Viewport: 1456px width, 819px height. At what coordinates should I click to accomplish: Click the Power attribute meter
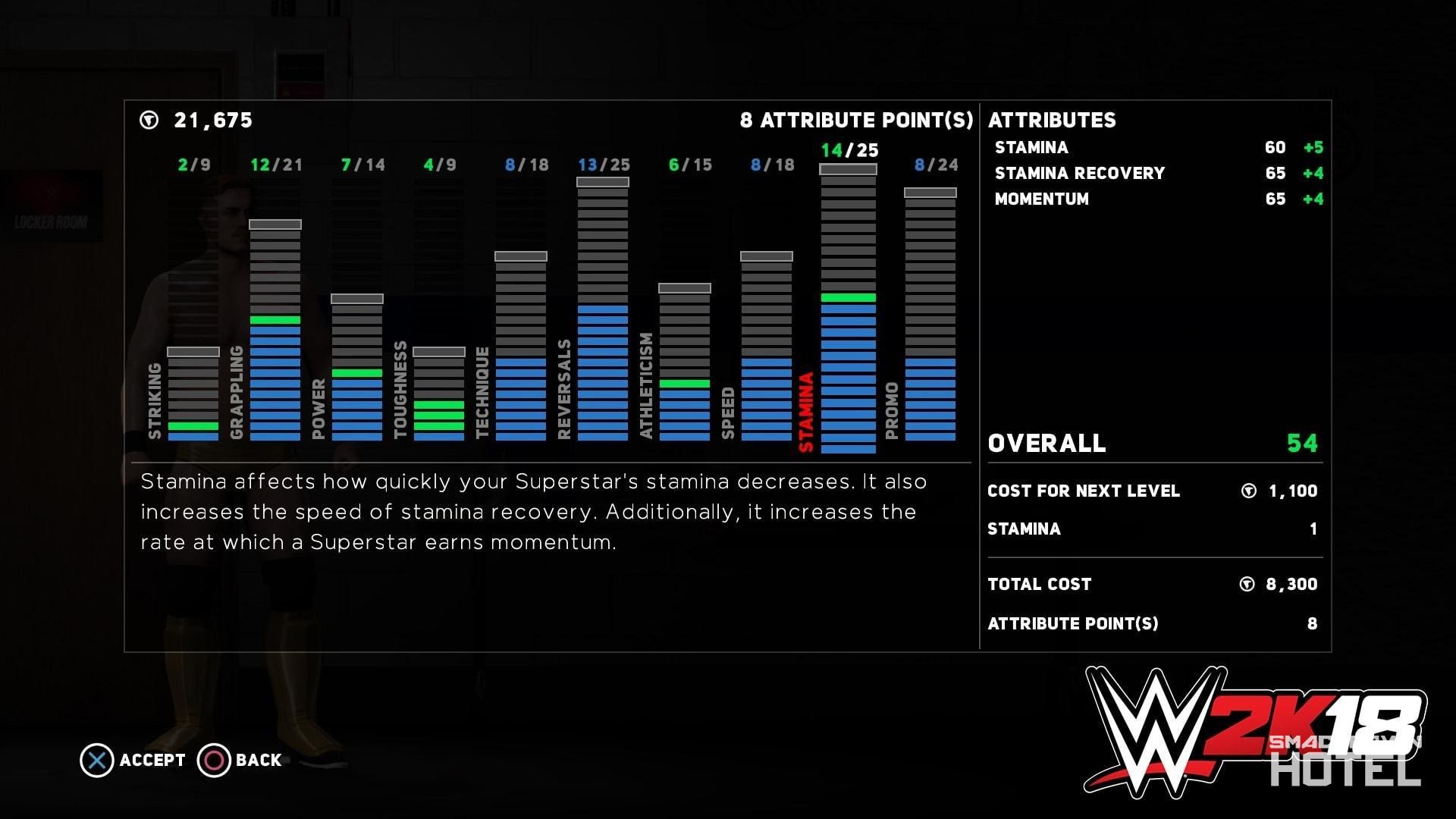(x=356, y=372)
